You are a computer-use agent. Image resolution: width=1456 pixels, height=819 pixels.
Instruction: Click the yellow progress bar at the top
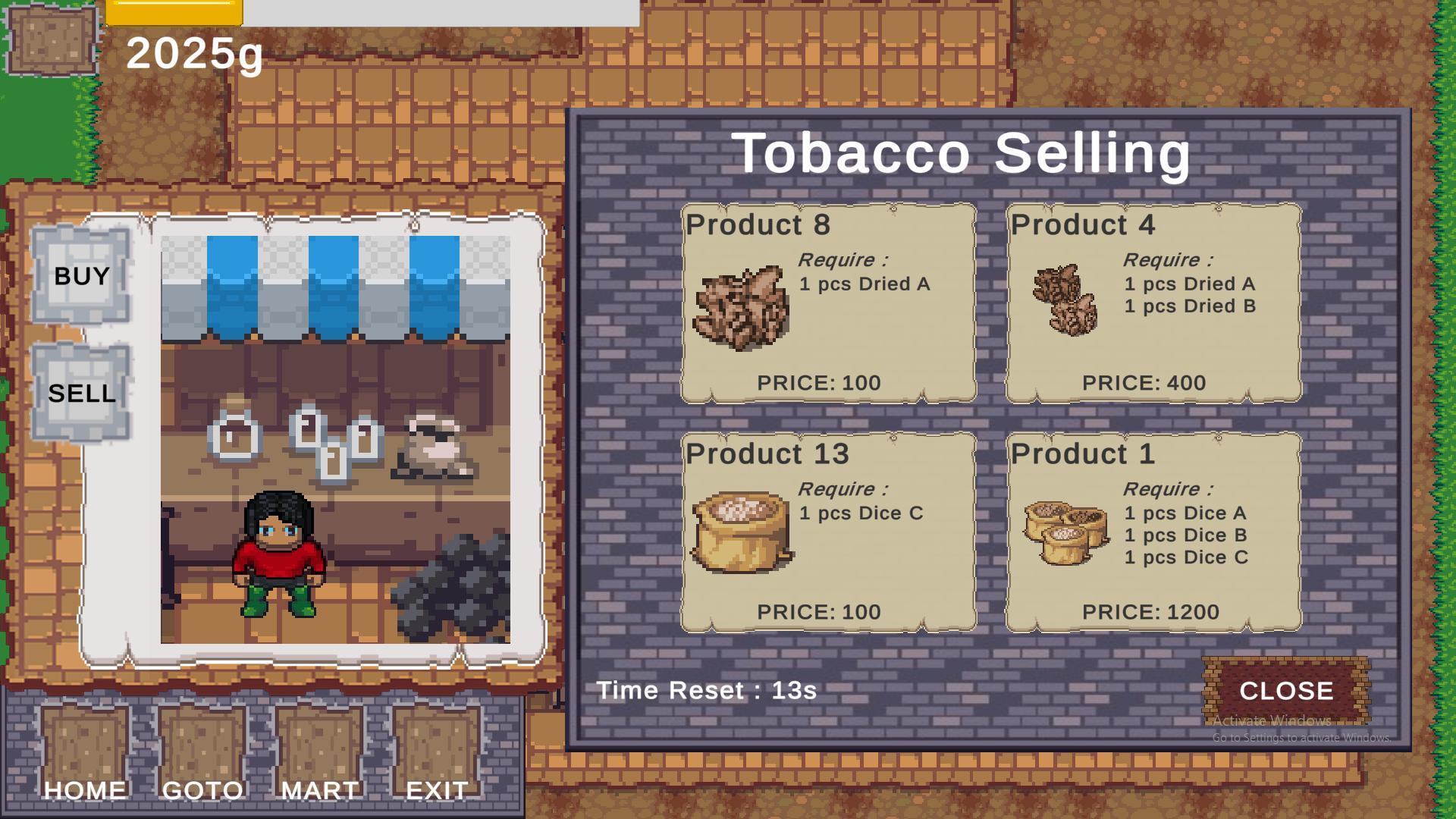point(173,11)
